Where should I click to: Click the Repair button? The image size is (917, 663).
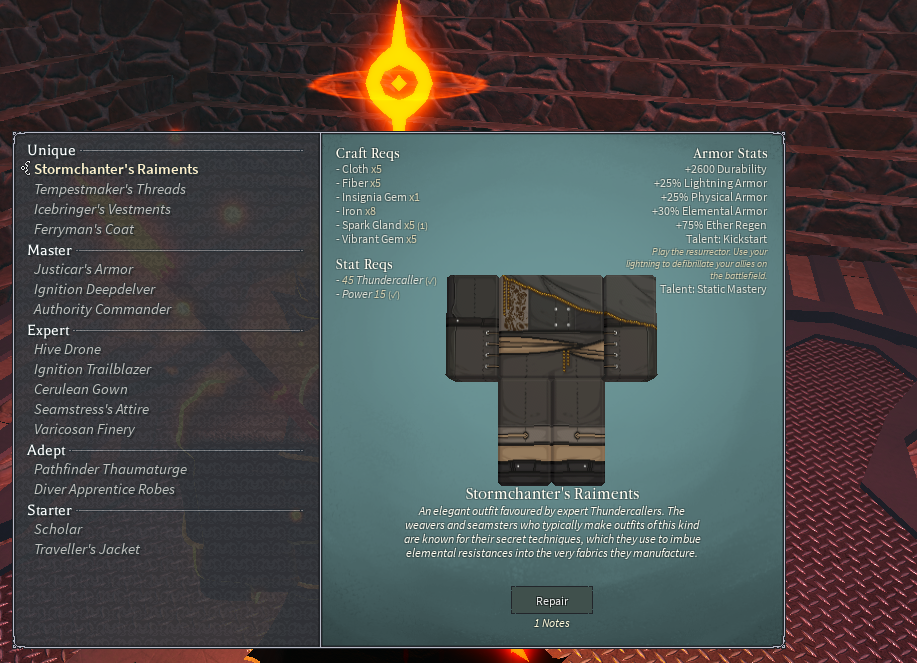tap(552, 600)
